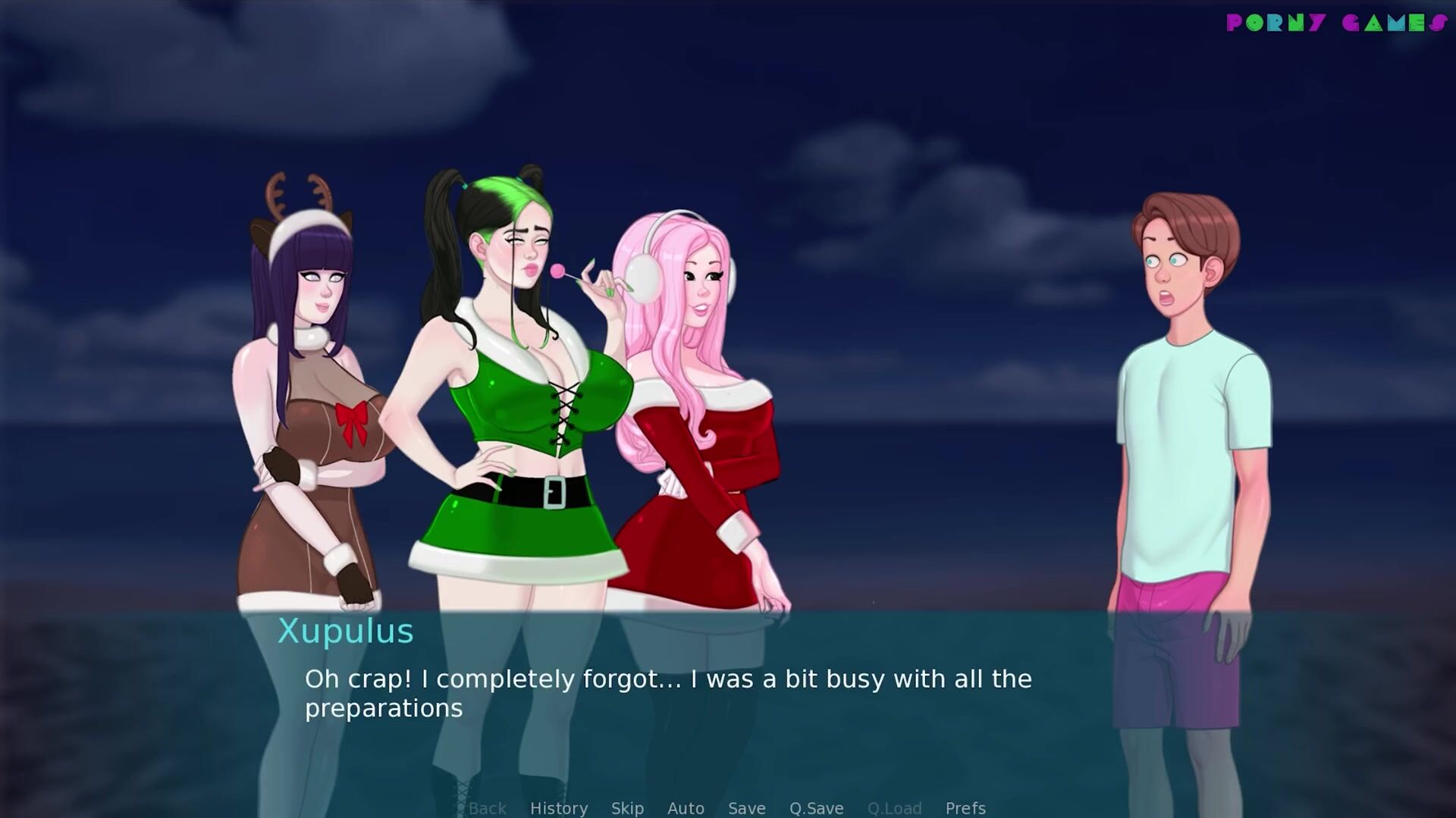Toggle Auto advance mode
This screenshot has height=818, width=1456.
pyautogui.click(x=686, y=808)
